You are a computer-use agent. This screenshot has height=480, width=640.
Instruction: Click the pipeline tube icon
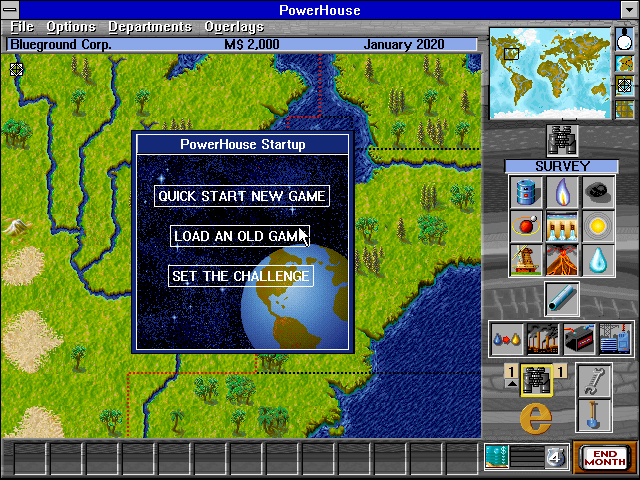pos(561,299)
